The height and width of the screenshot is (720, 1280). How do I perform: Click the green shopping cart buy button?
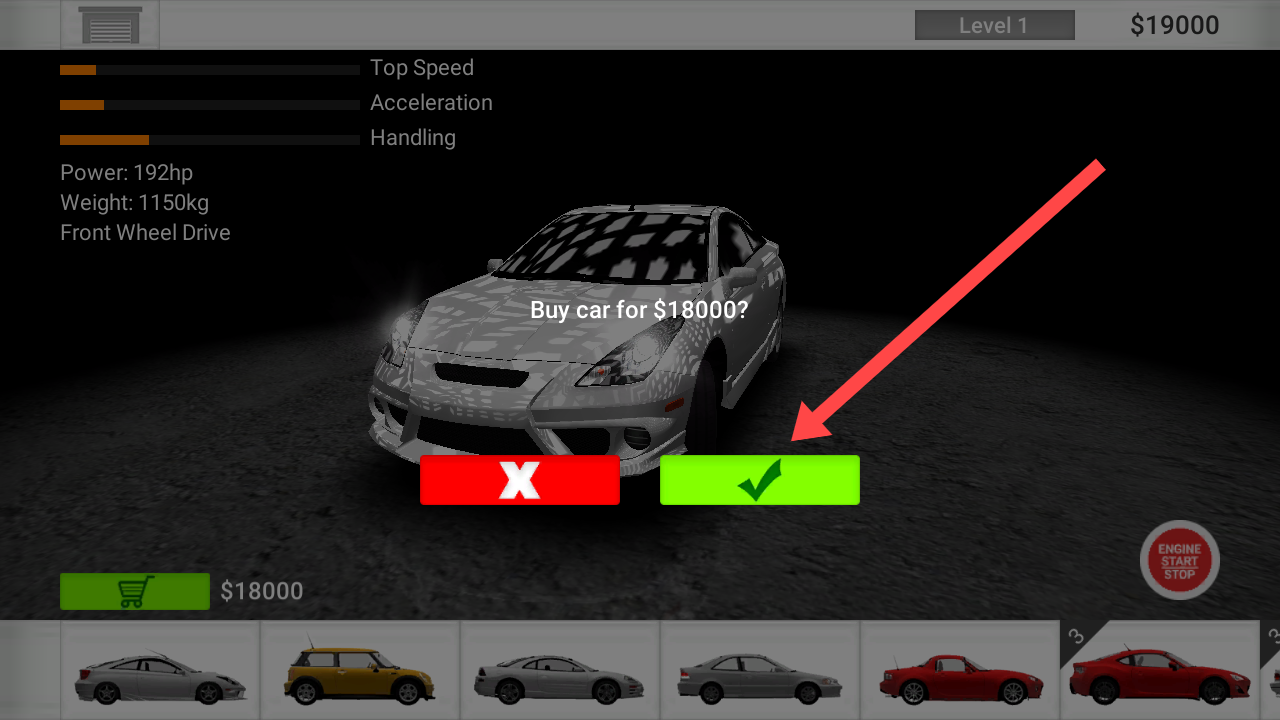(134, 591)
